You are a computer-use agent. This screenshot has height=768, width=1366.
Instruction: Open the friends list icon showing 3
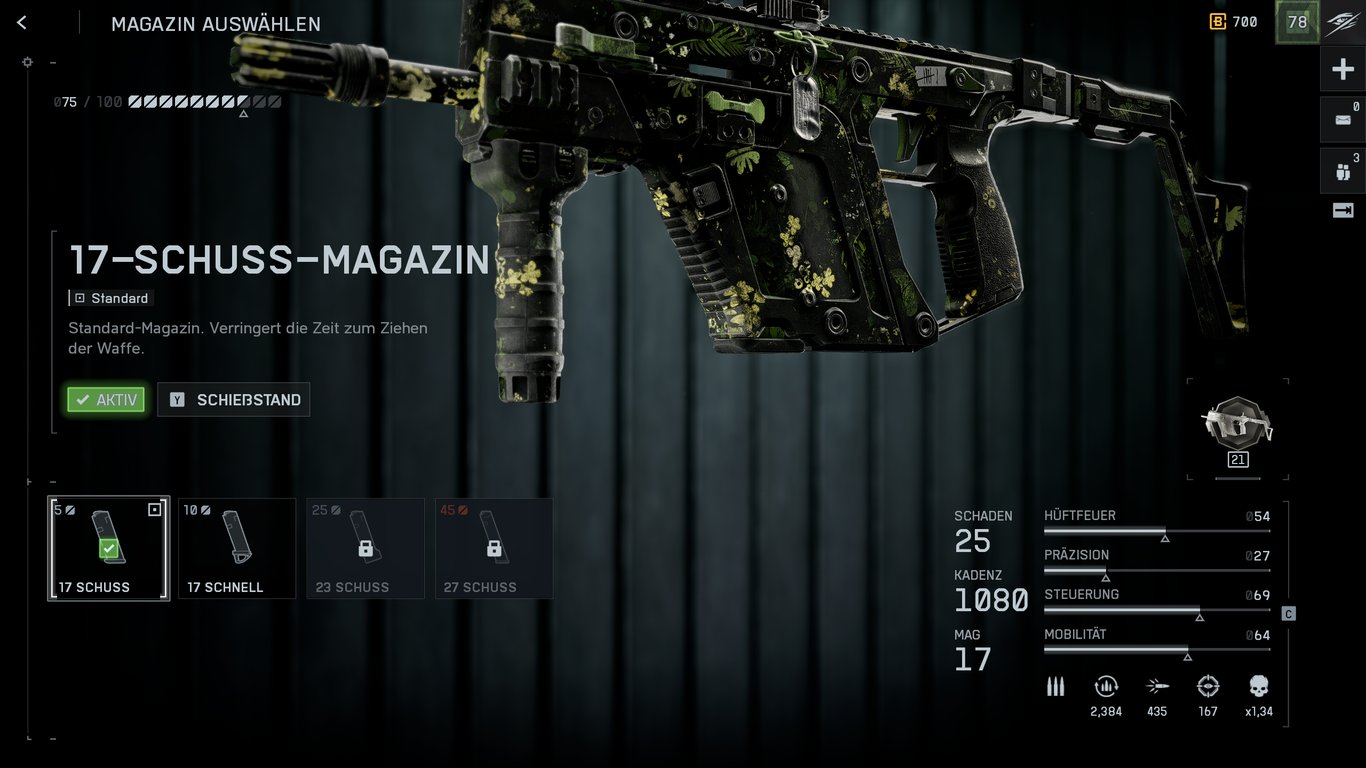tap(1342, 170)
